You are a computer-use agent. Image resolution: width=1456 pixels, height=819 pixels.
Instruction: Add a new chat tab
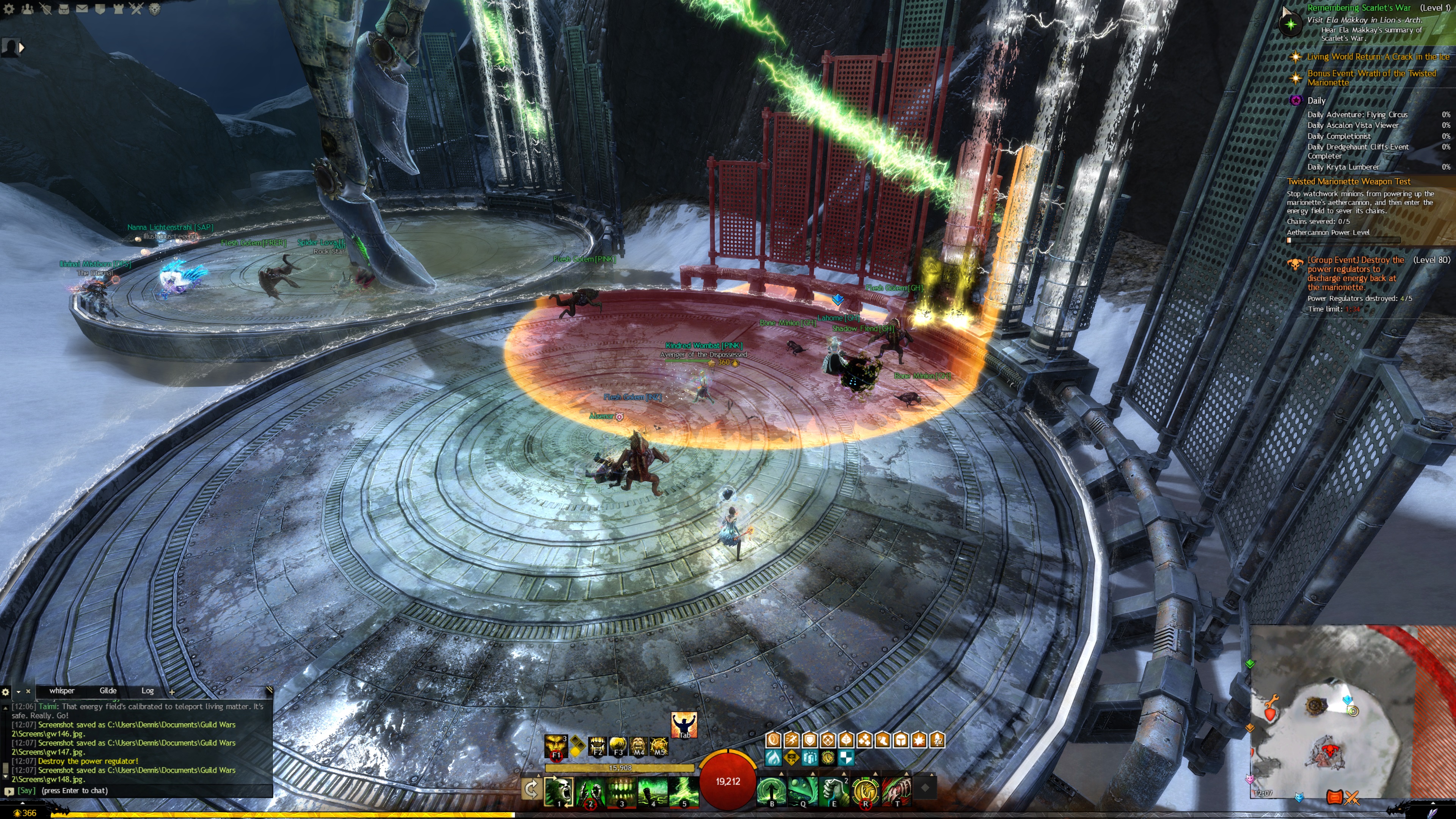172,691
